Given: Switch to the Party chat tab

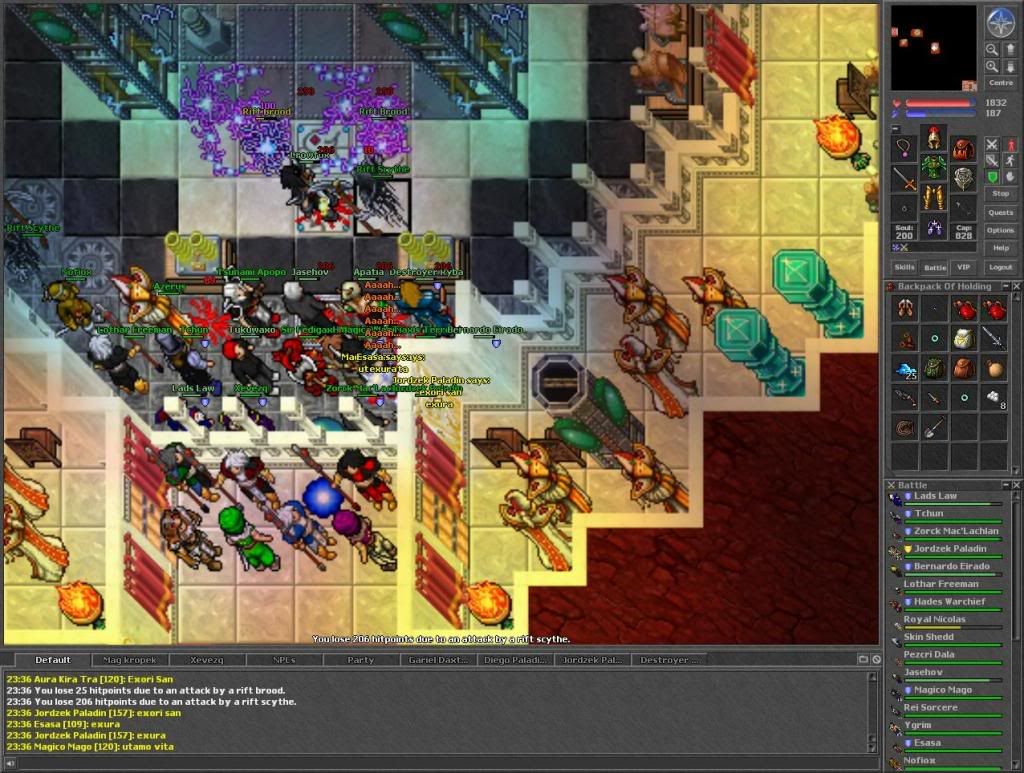Looking at the screenshot, I should tap(361, 660).
